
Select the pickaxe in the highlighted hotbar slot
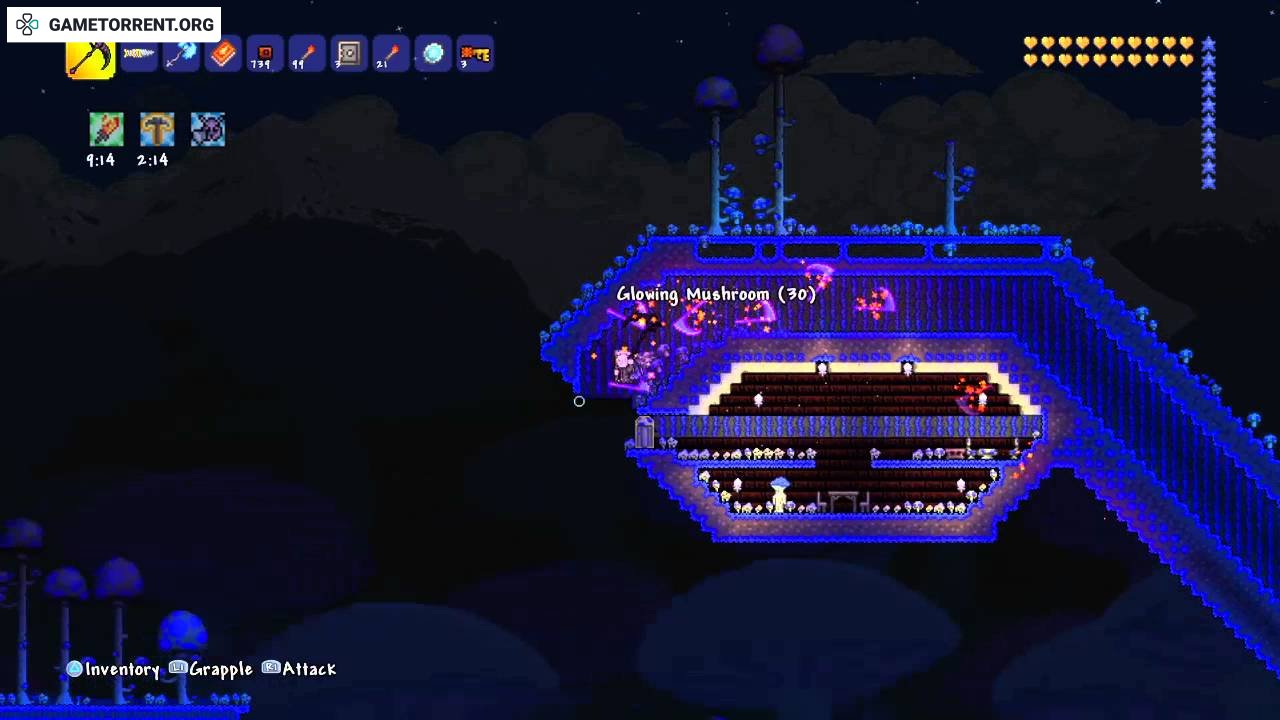pyautogui.click(x=90, y=57)
